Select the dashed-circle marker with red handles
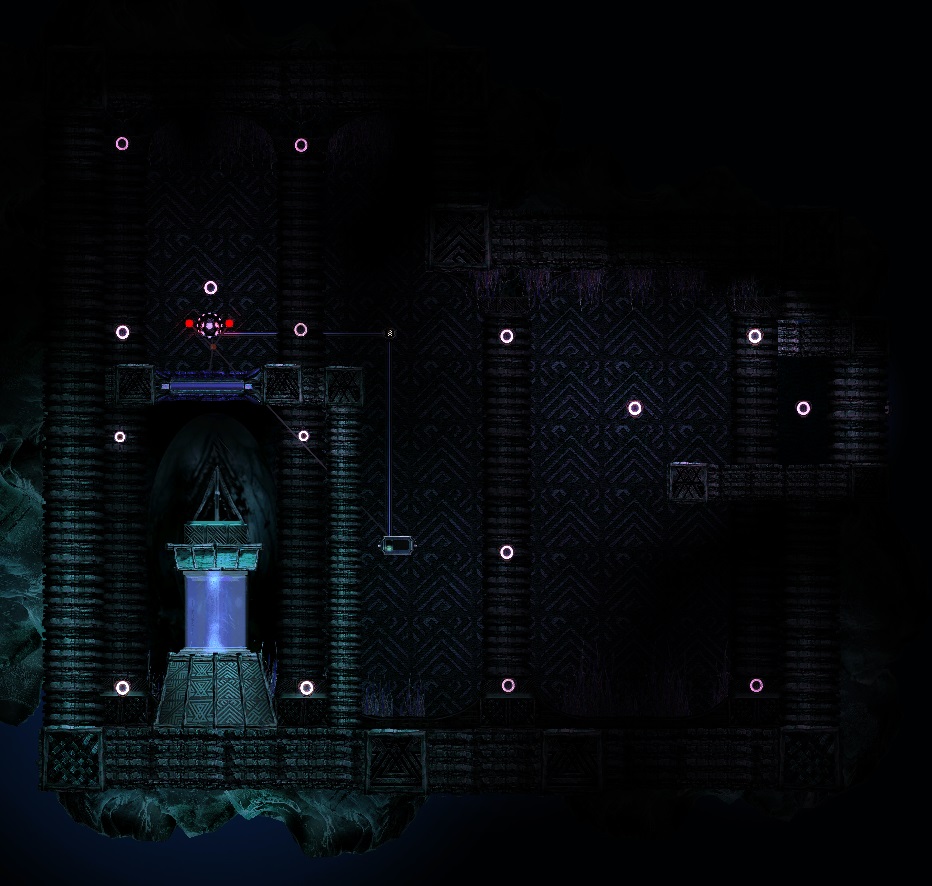The height and width of the screenshot is (886, 932). [x=209, y=324]
